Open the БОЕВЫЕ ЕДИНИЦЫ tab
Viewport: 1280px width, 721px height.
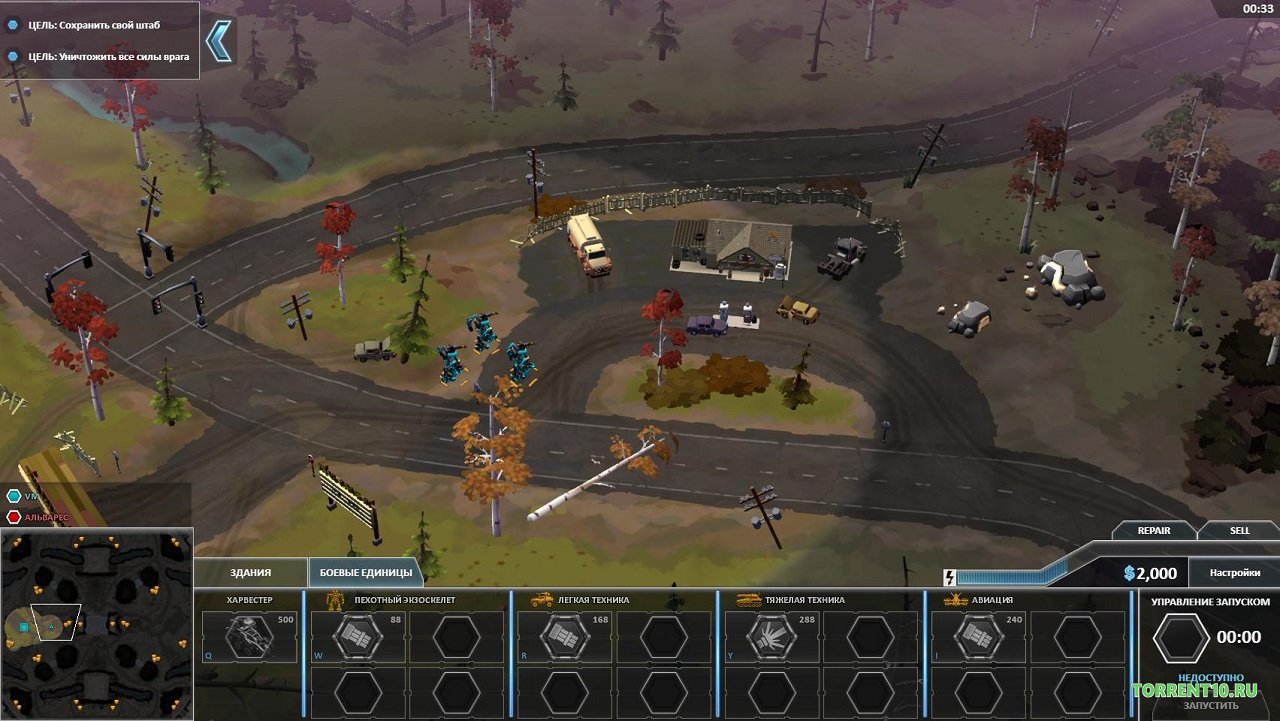point(365,572)
